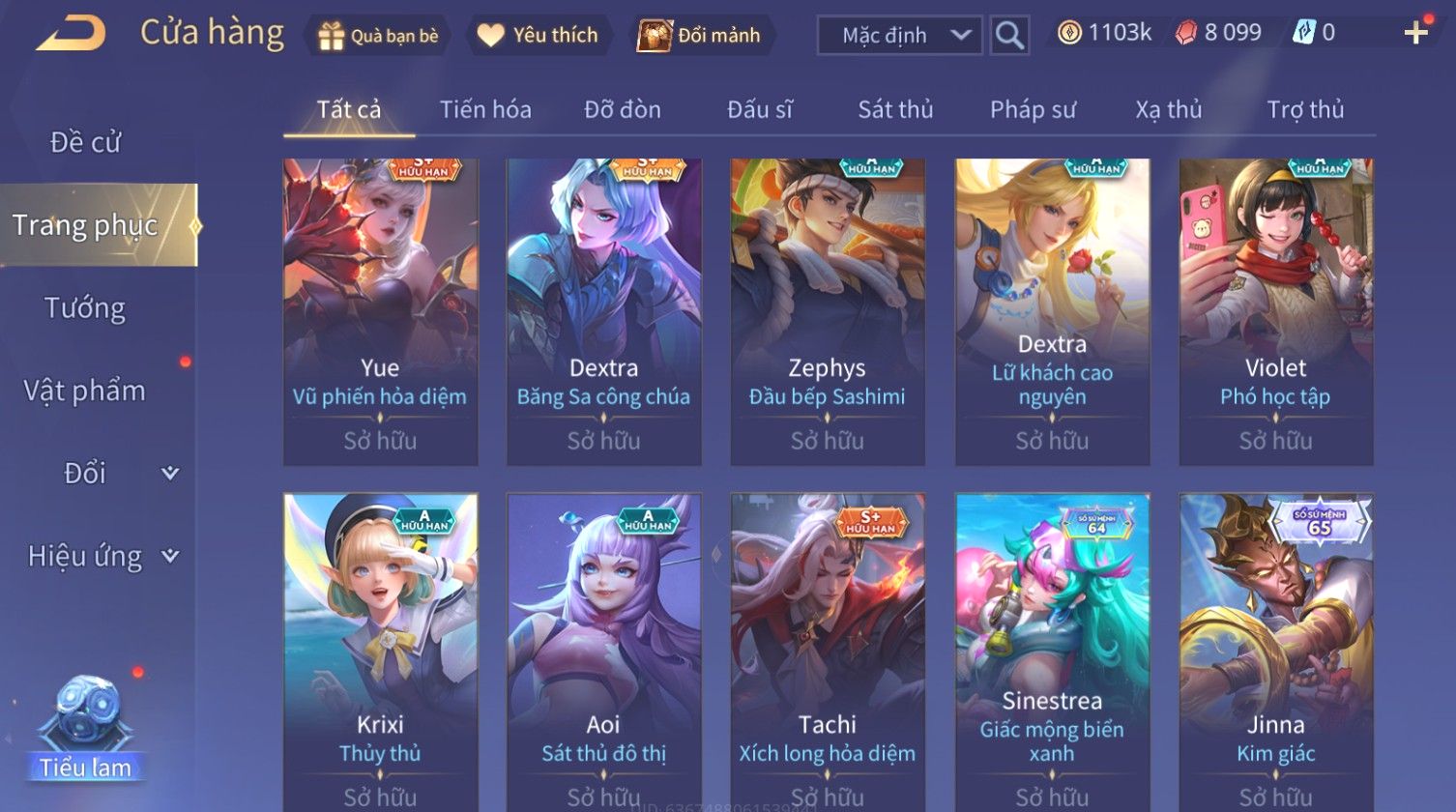Open Quà bạn bè gift menu
The height and width of the screenshot is (812, 1456).
377,36
